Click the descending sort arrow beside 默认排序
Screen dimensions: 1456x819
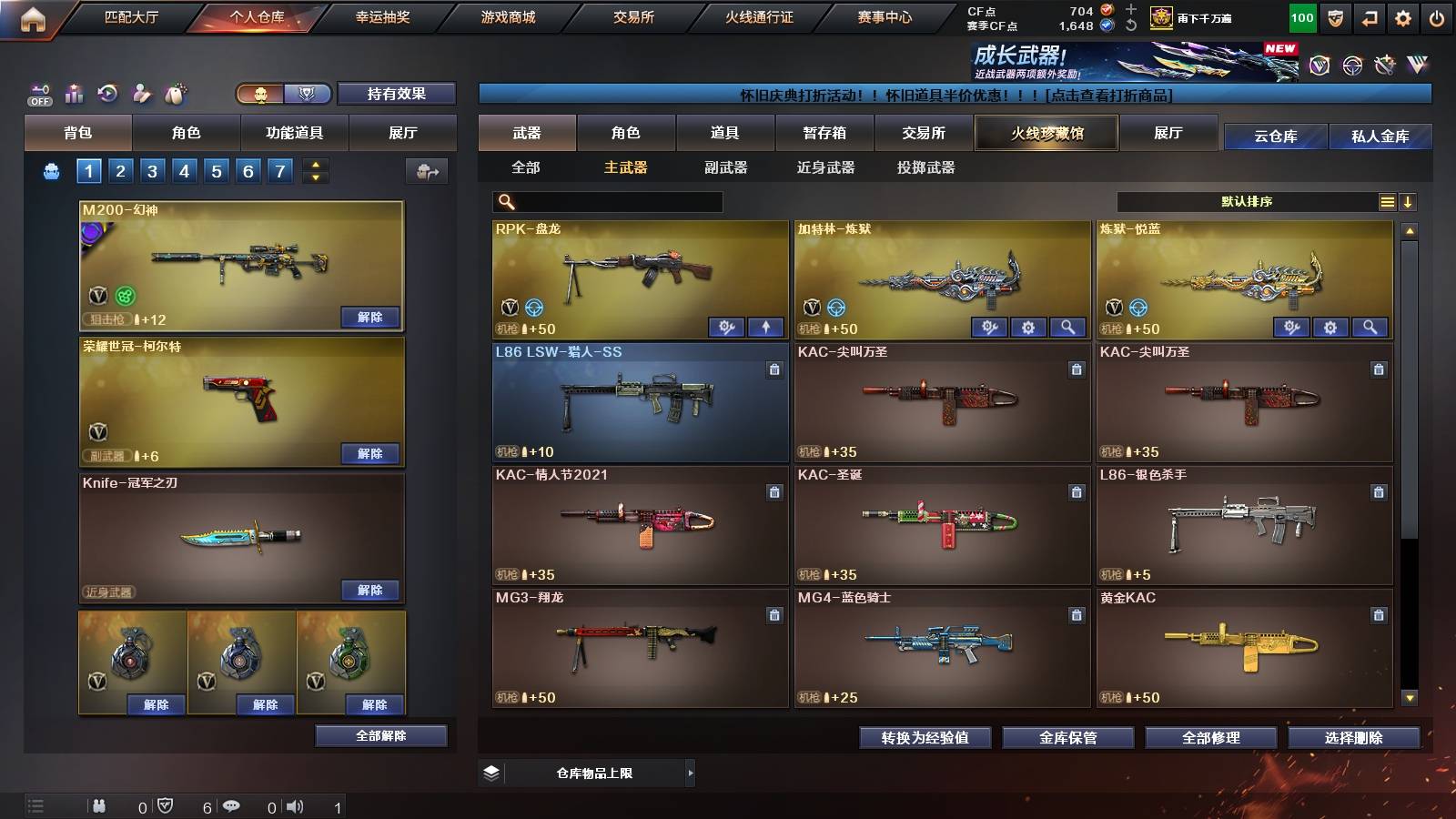(x=1409, y=202)
